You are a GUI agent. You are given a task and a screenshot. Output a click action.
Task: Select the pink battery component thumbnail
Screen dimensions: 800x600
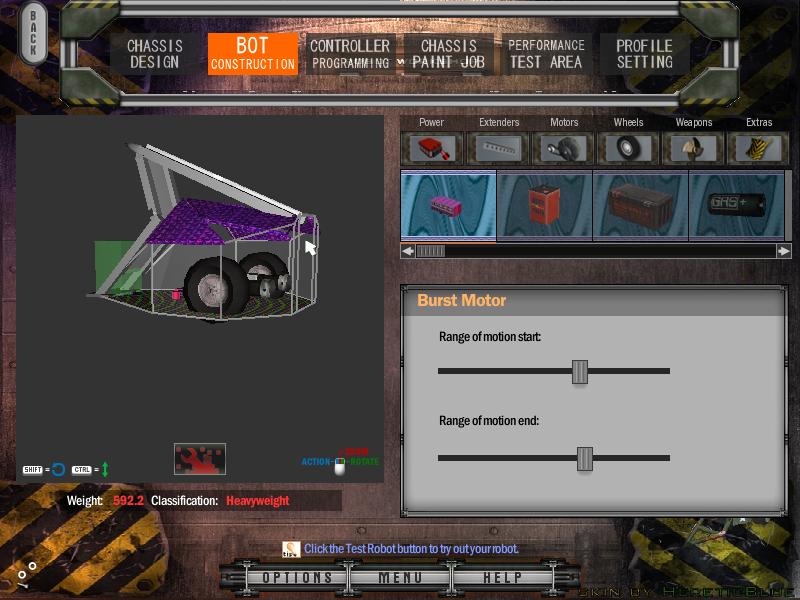(x=448, y=206)
